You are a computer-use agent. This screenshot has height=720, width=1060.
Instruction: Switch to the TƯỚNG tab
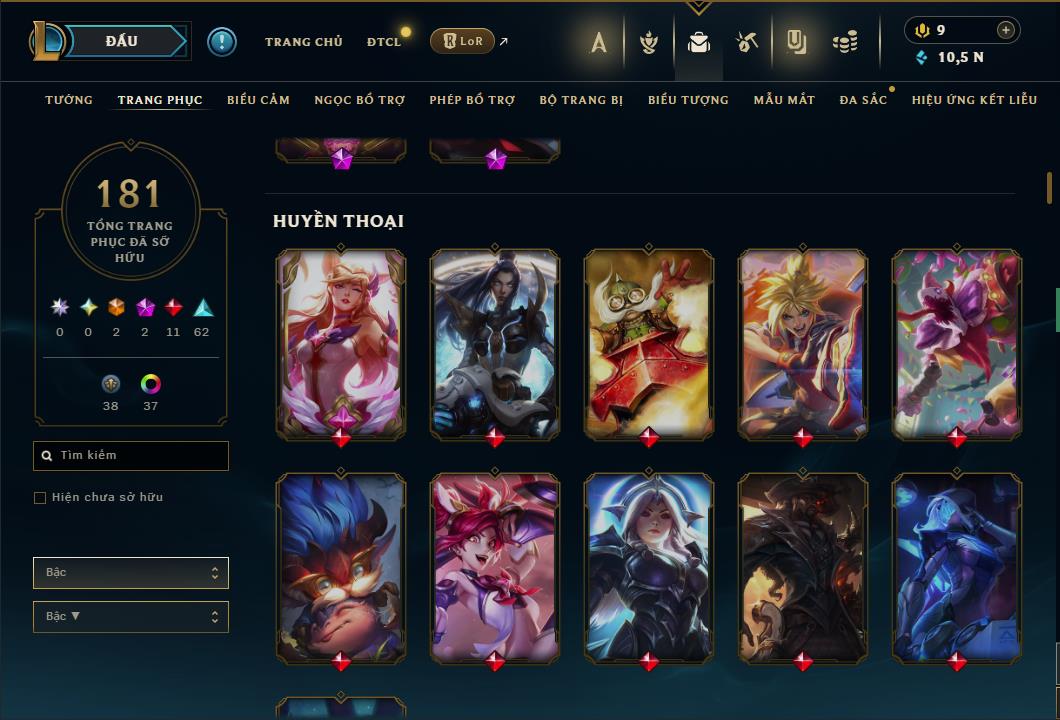coord(69,100)
